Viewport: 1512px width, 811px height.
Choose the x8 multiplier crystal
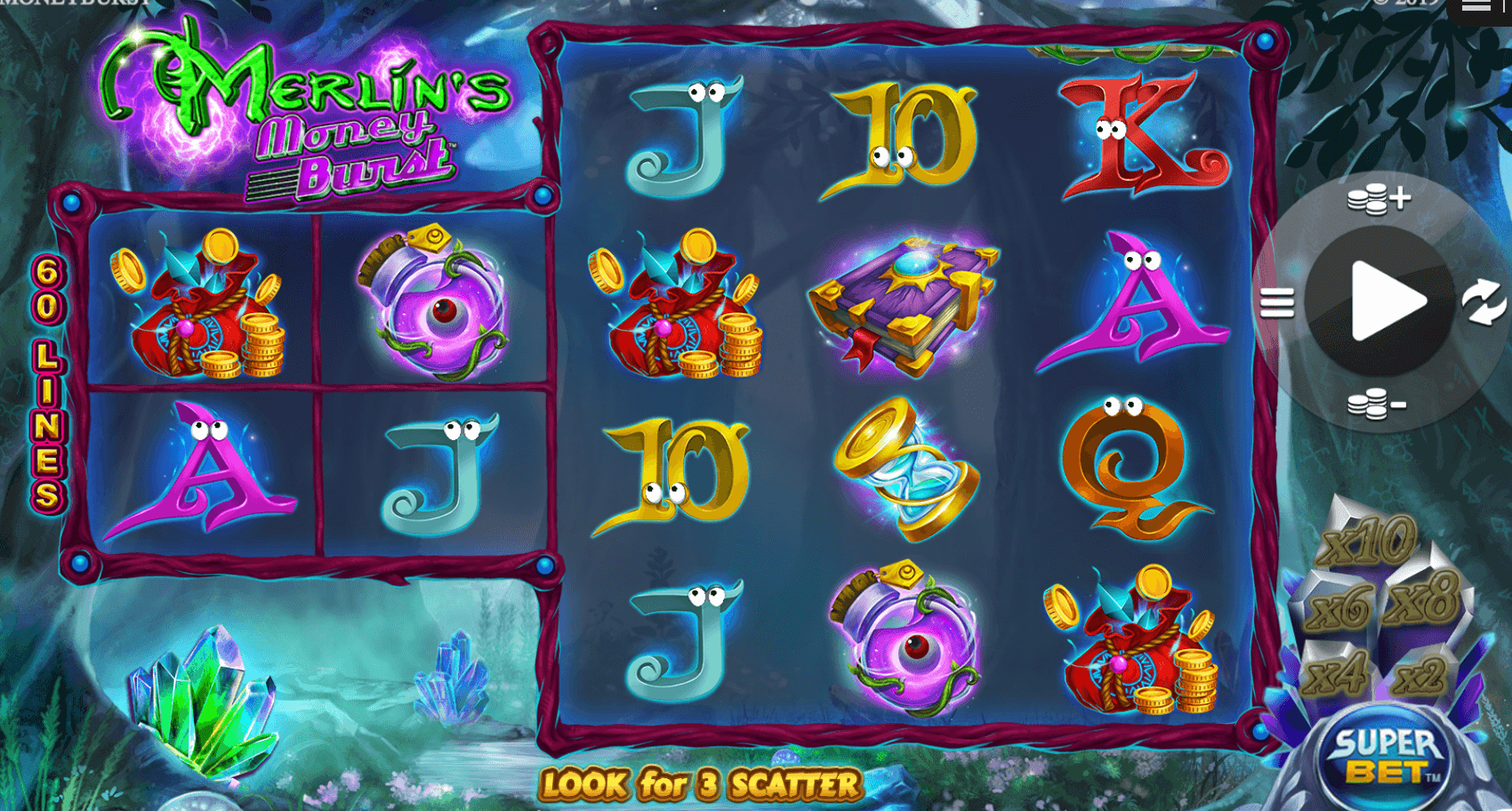click(x=1423, y=598)
